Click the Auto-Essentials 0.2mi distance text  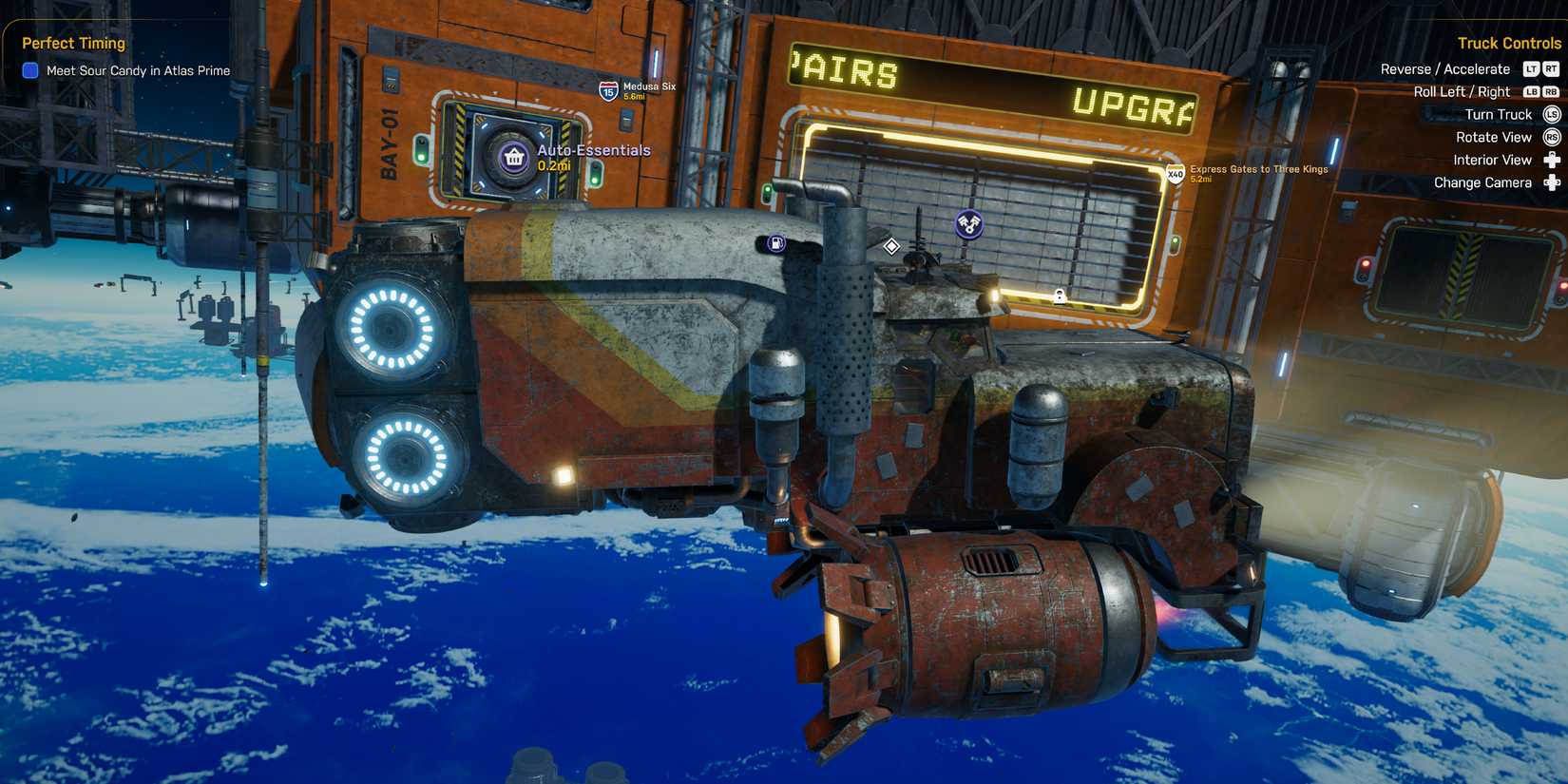pos(554,166)
